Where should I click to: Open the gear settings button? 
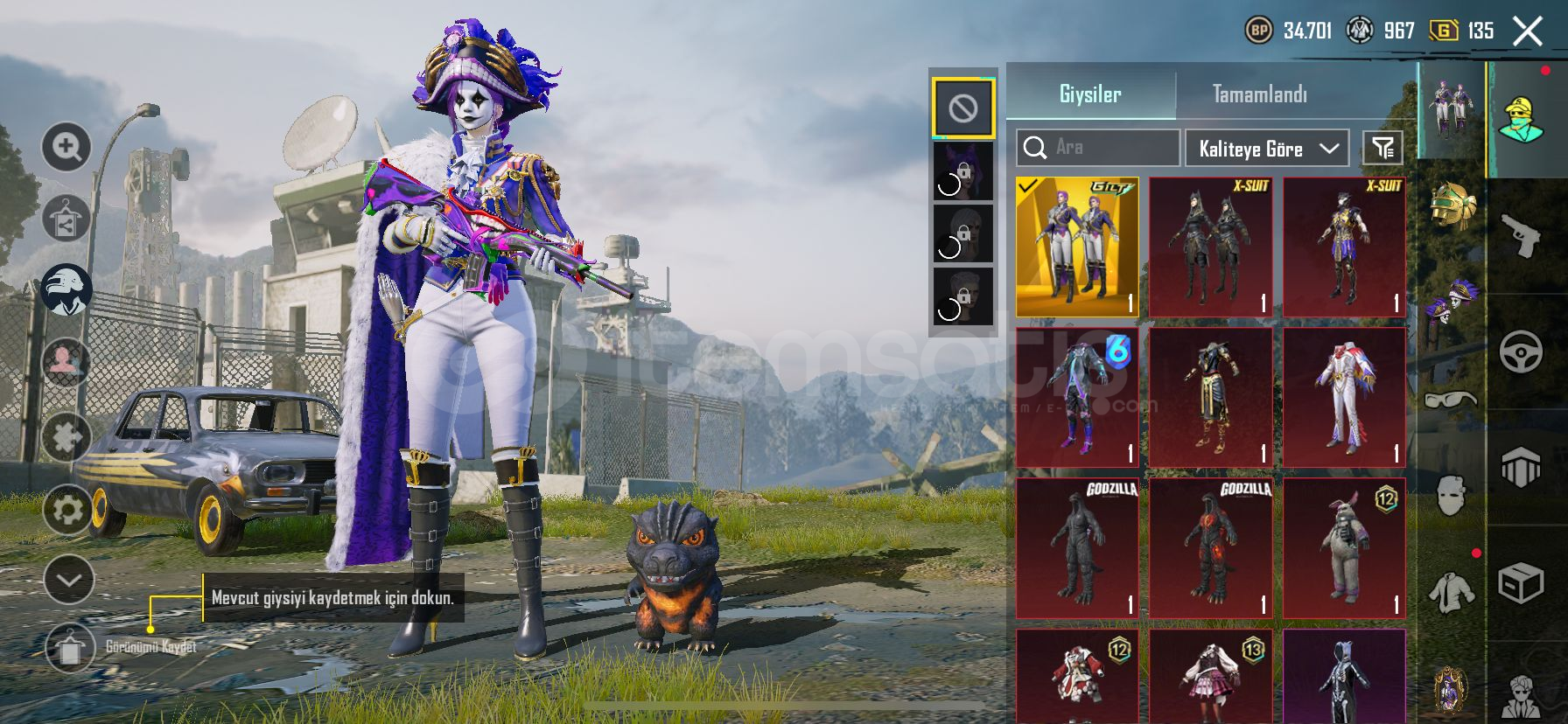[x=68, y=510]
